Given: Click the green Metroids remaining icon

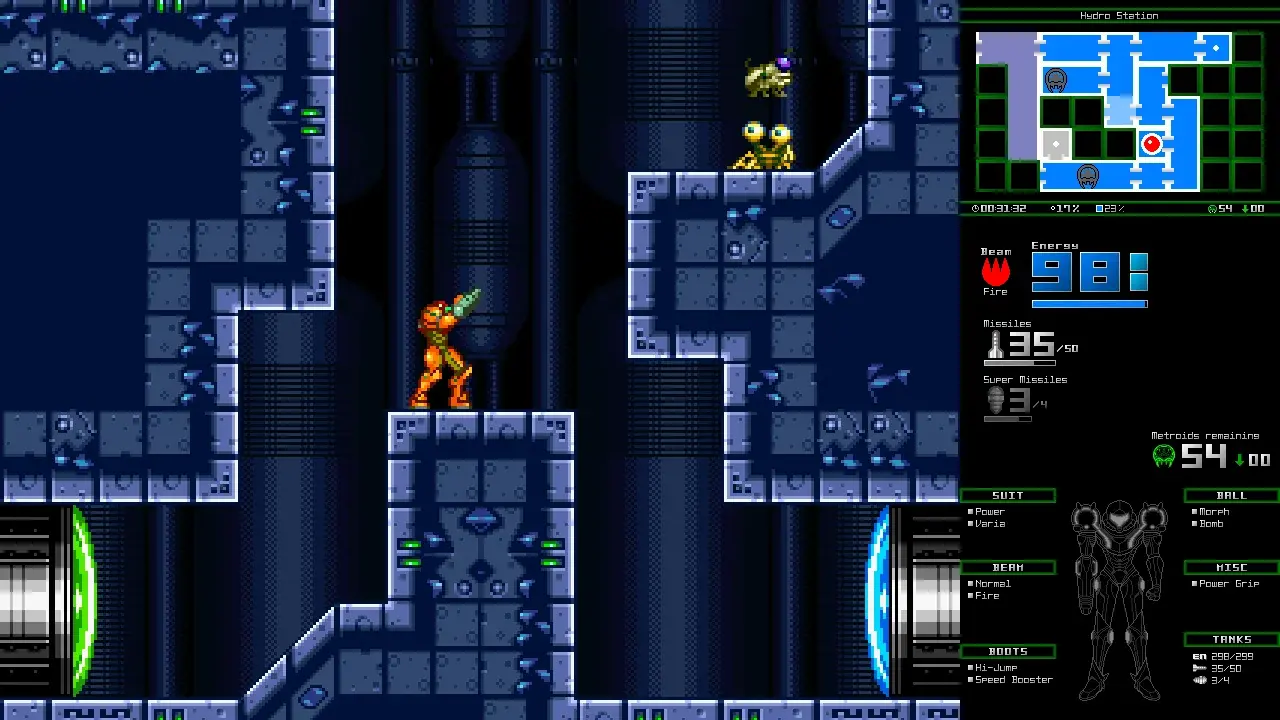Looking at the screenshot, I should pyautogui.click(x=1164, y=457).
